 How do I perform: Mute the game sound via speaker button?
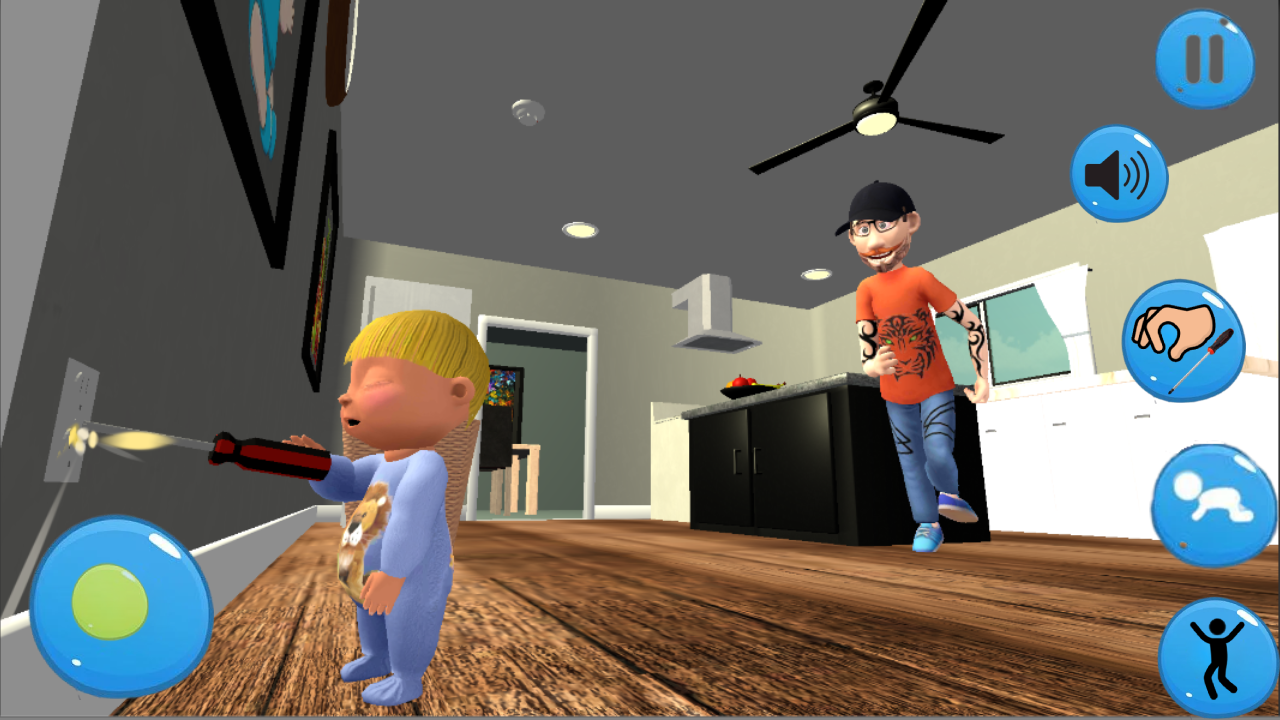pyautogui.click(x=1119, y=174)
